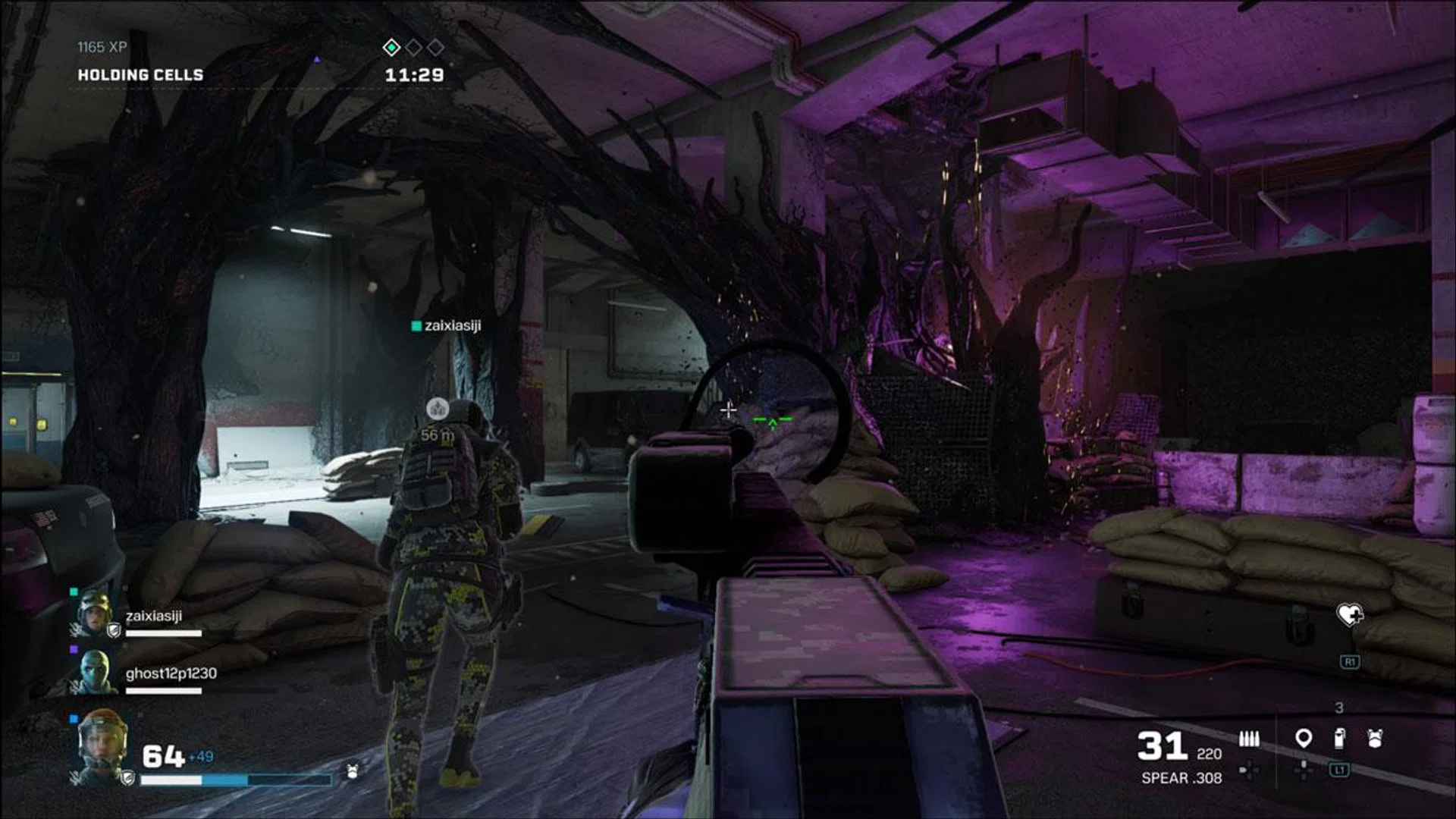1456x819 pixels.
Task: Click ghost12p1230's teammate portrait
Action: (x=94, y=671)
